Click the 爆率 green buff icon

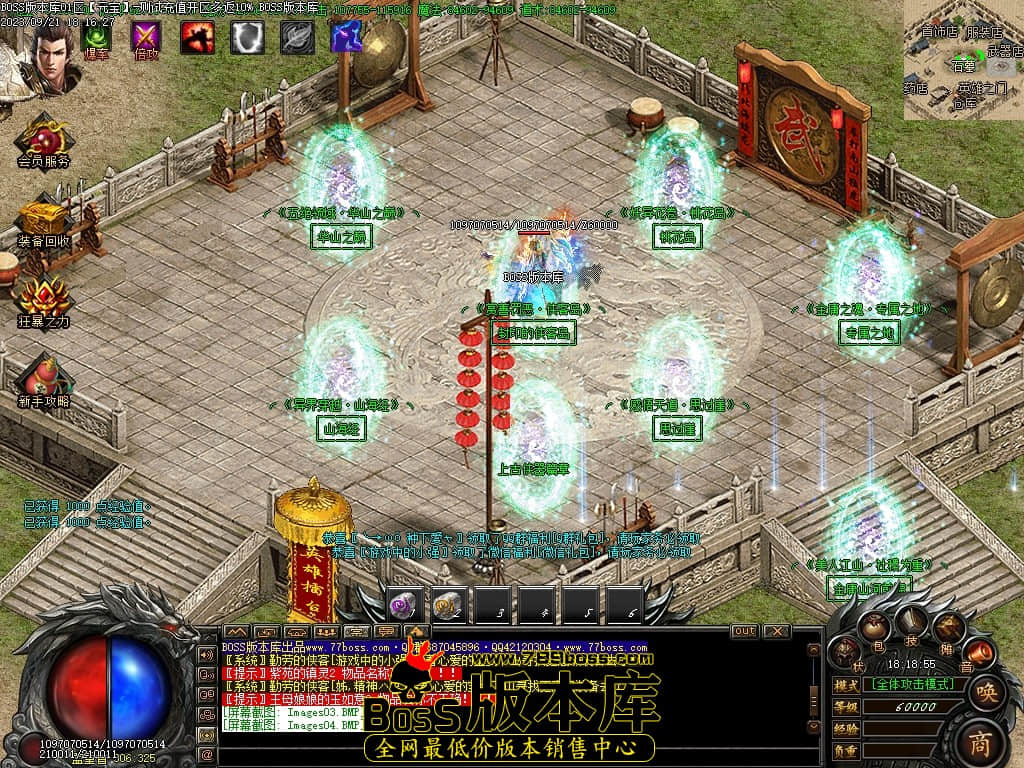click(x=97, y=37)
